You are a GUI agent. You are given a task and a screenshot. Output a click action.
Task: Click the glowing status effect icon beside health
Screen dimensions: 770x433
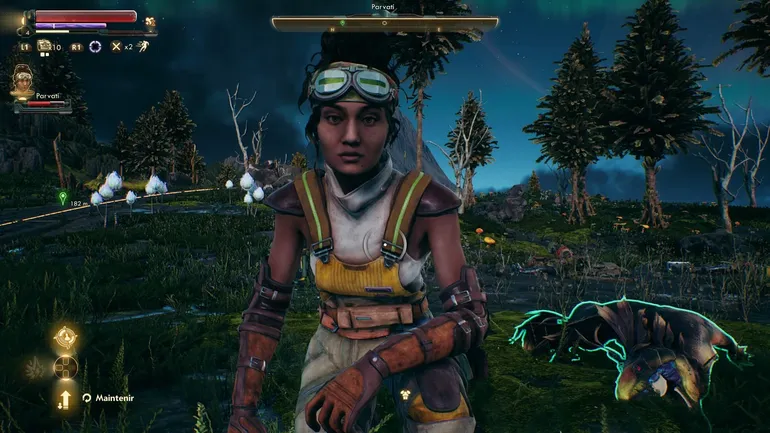151,21
